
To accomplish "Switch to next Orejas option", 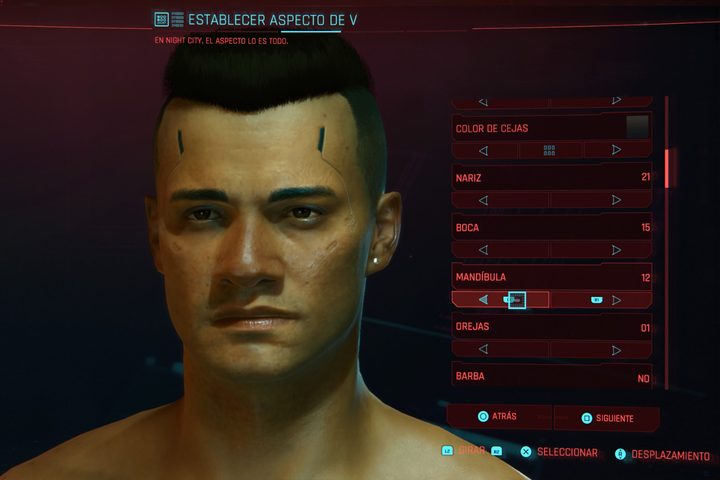I will point(616,349).
